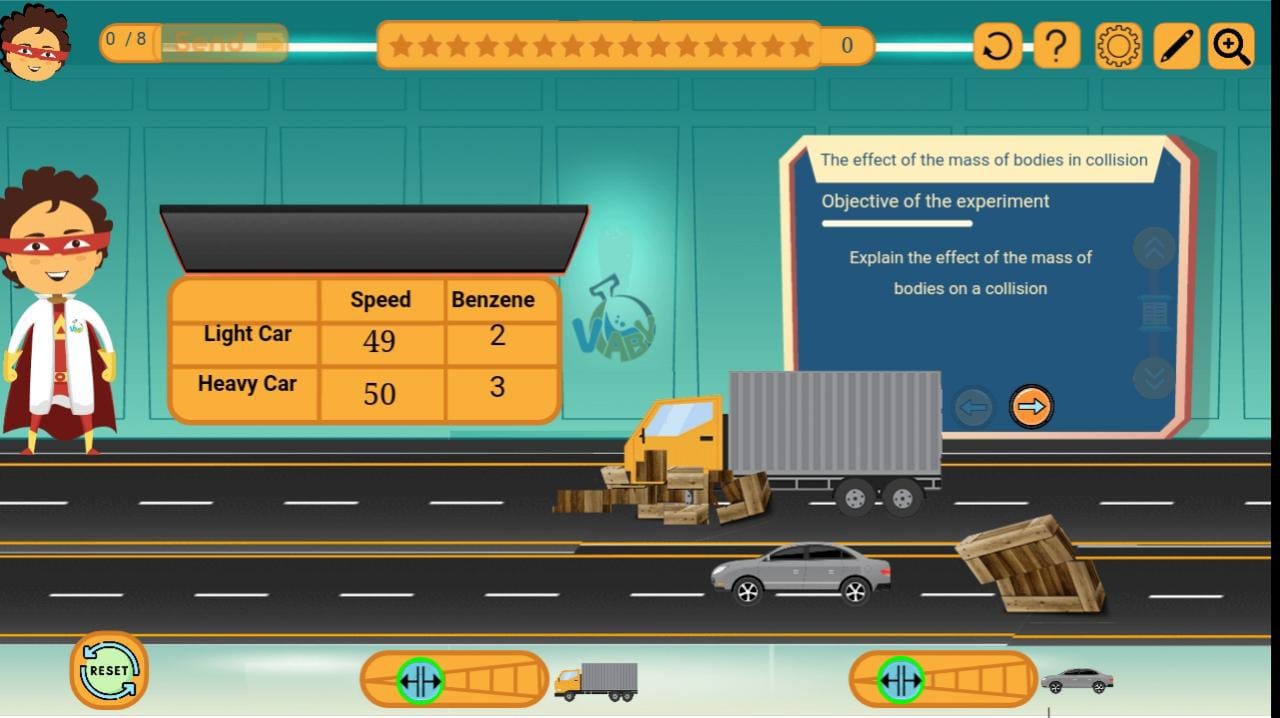The height and width of the screenshot is (718, 1280).
Task: Click the RESET button
Action: click(109, 670)
